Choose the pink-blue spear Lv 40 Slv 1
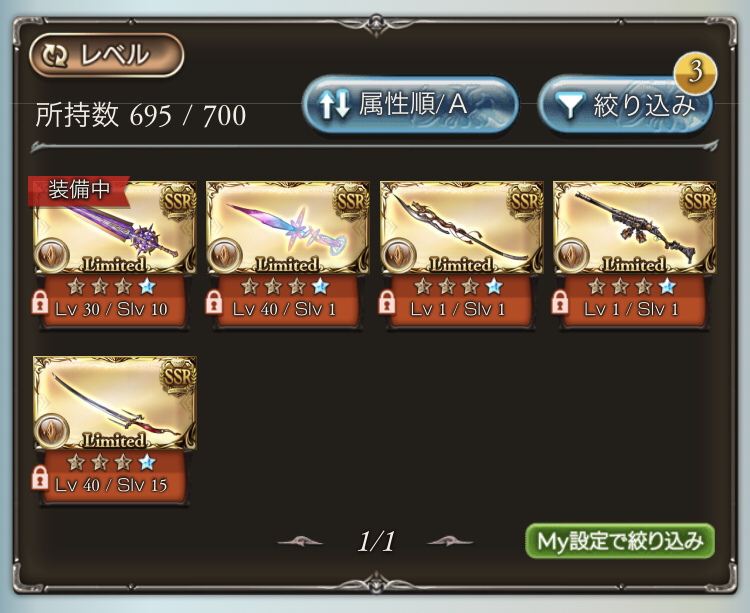This screenshot has width=750, height=613. pos(288,231)
